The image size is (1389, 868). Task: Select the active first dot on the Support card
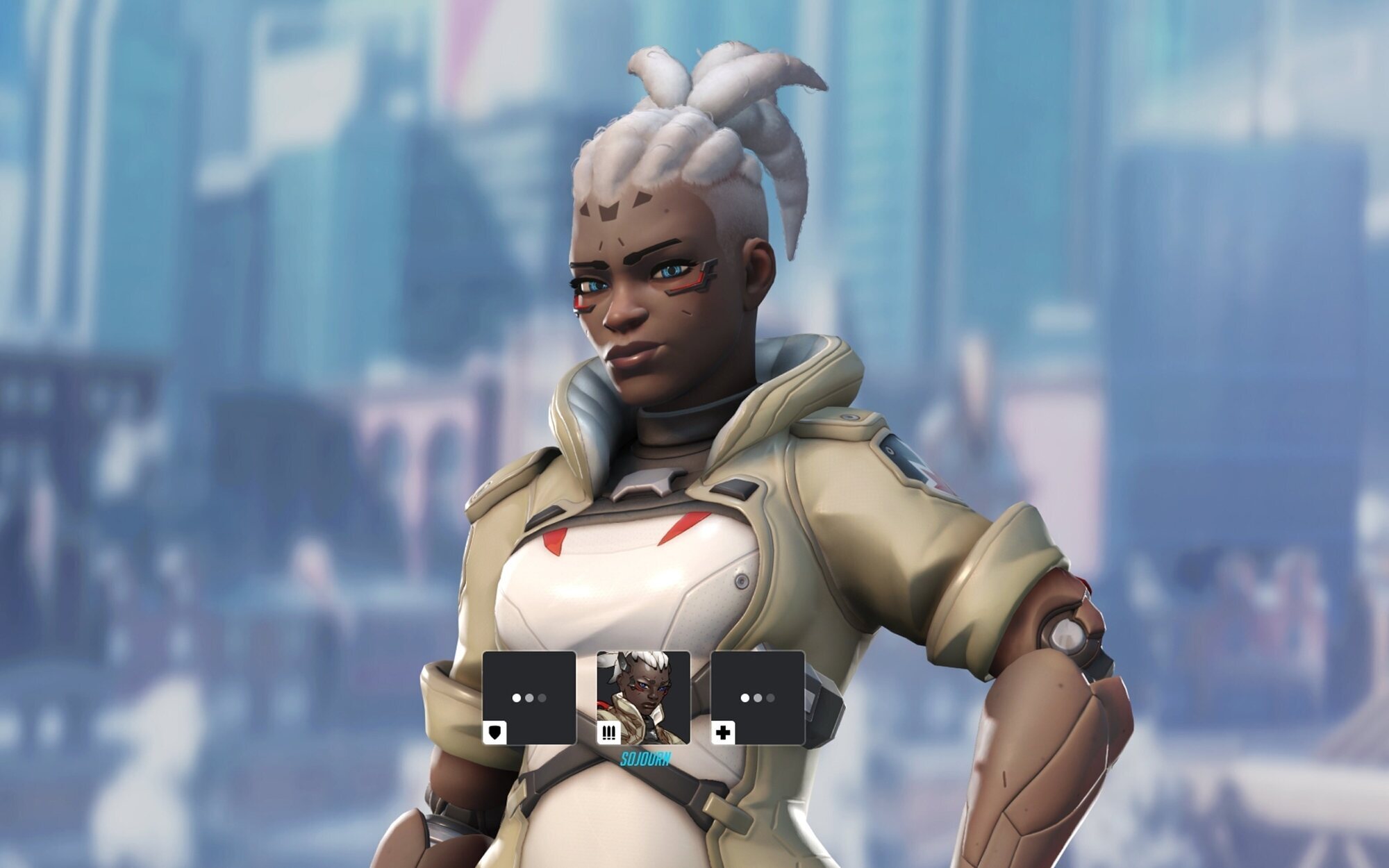744,696
